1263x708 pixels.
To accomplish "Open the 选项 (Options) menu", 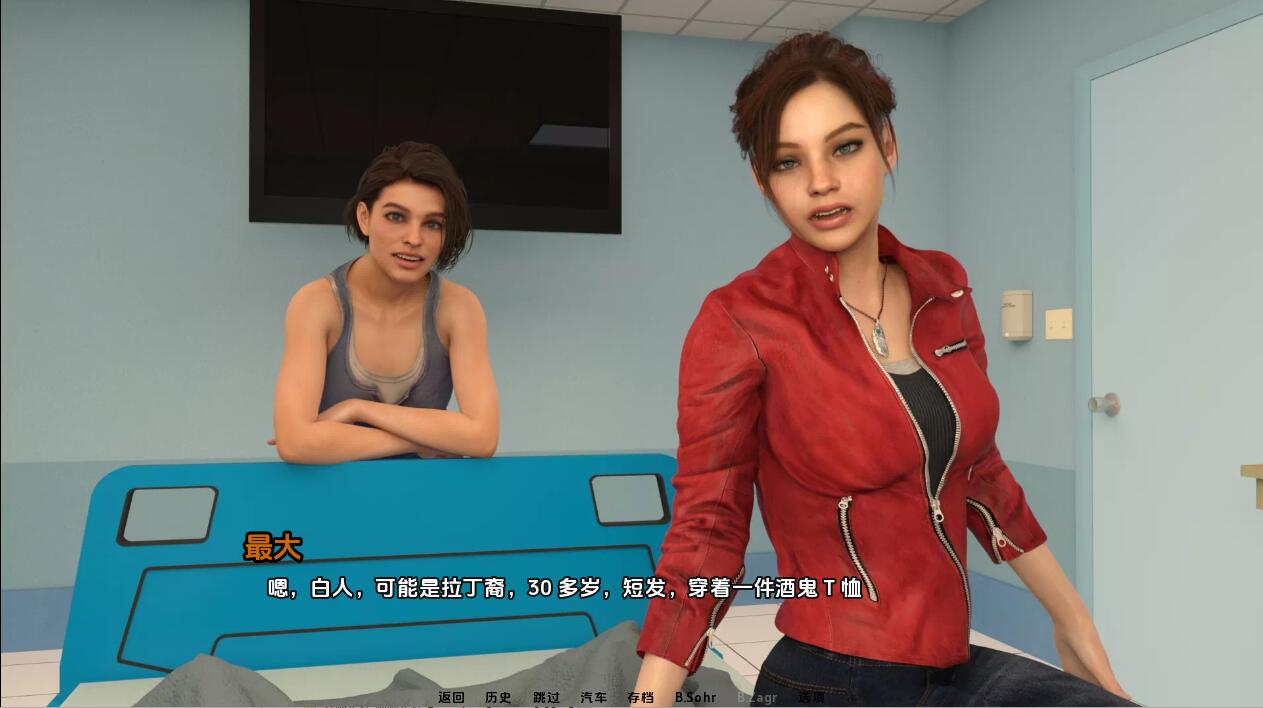I will point(811,697).
